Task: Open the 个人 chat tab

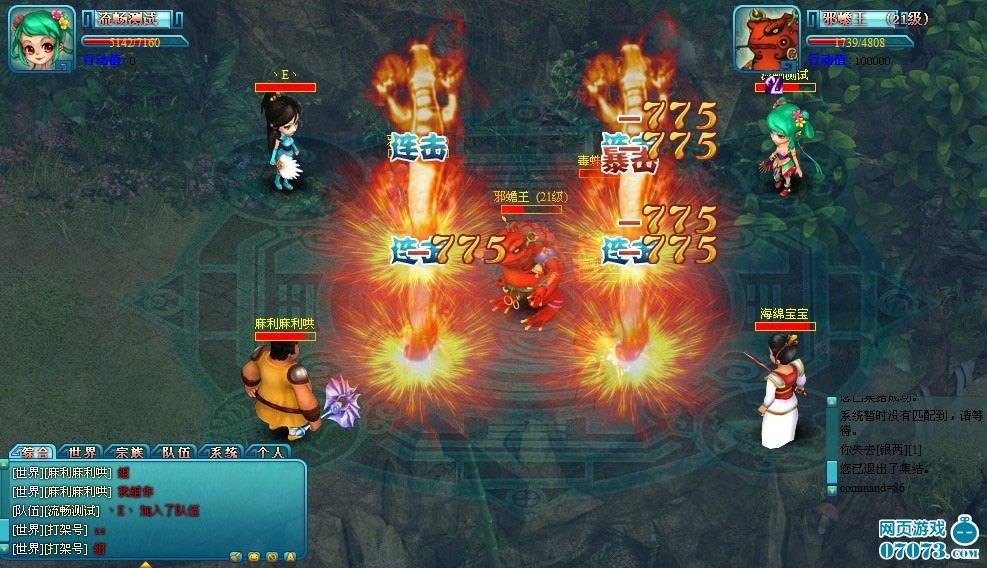Action: pos(268,452)
